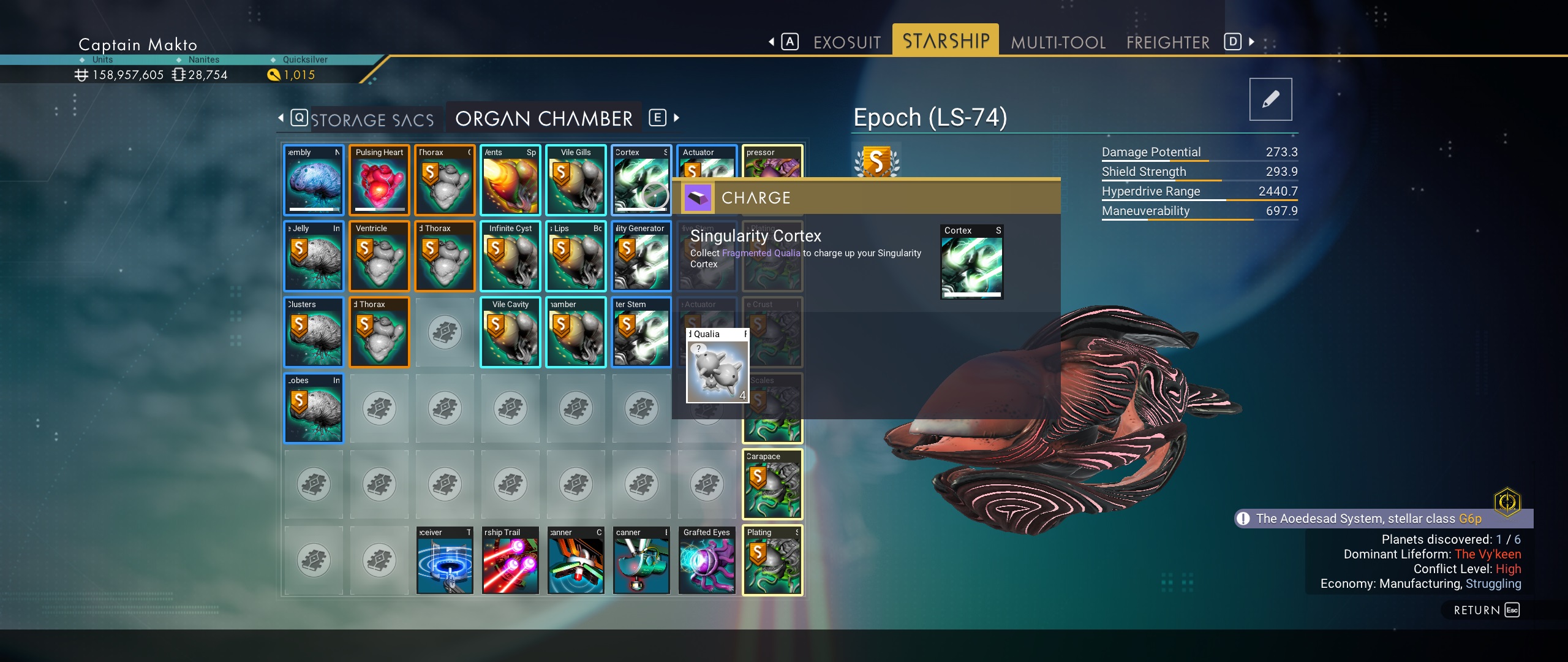Screen dimensions: 1568x662
Task: Click the Fragmented Qualia item icon
Action: point(717,372)
